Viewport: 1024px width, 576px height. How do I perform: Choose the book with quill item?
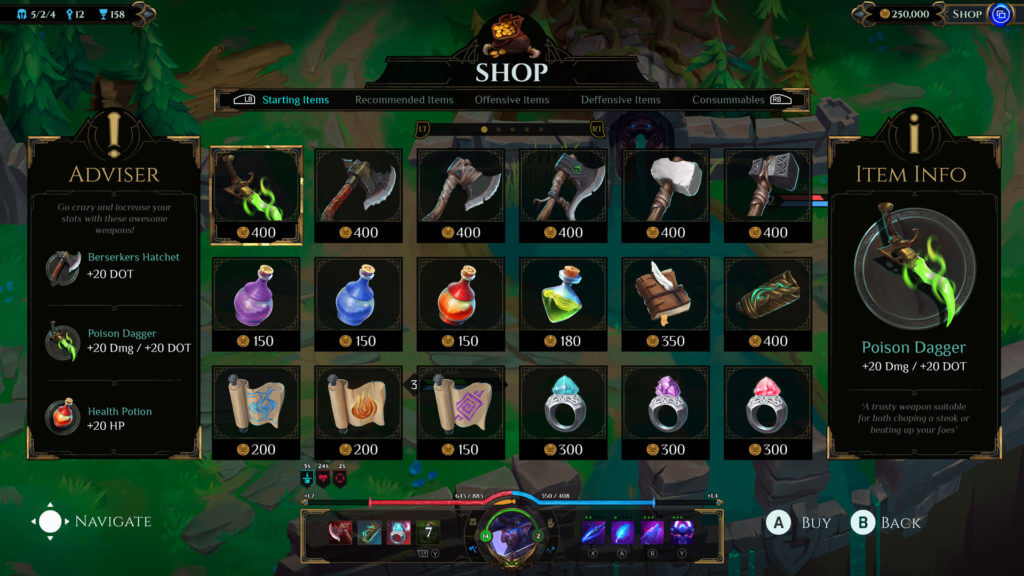665,304
